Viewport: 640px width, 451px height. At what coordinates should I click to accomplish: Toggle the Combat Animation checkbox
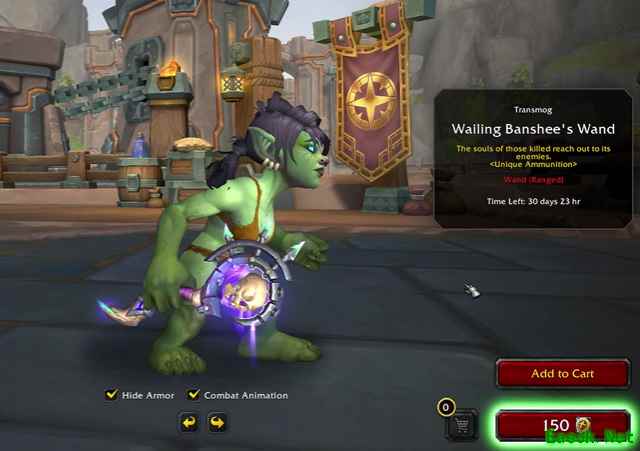pos(195,395)
